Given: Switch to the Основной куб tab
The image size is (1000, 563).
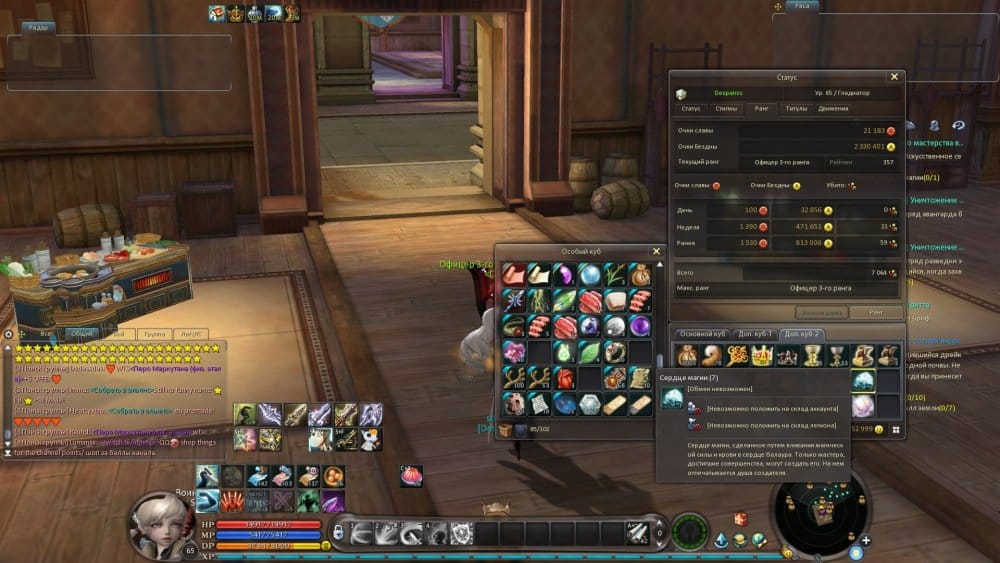Looking at the screenshot, I should tap(701, 333).
